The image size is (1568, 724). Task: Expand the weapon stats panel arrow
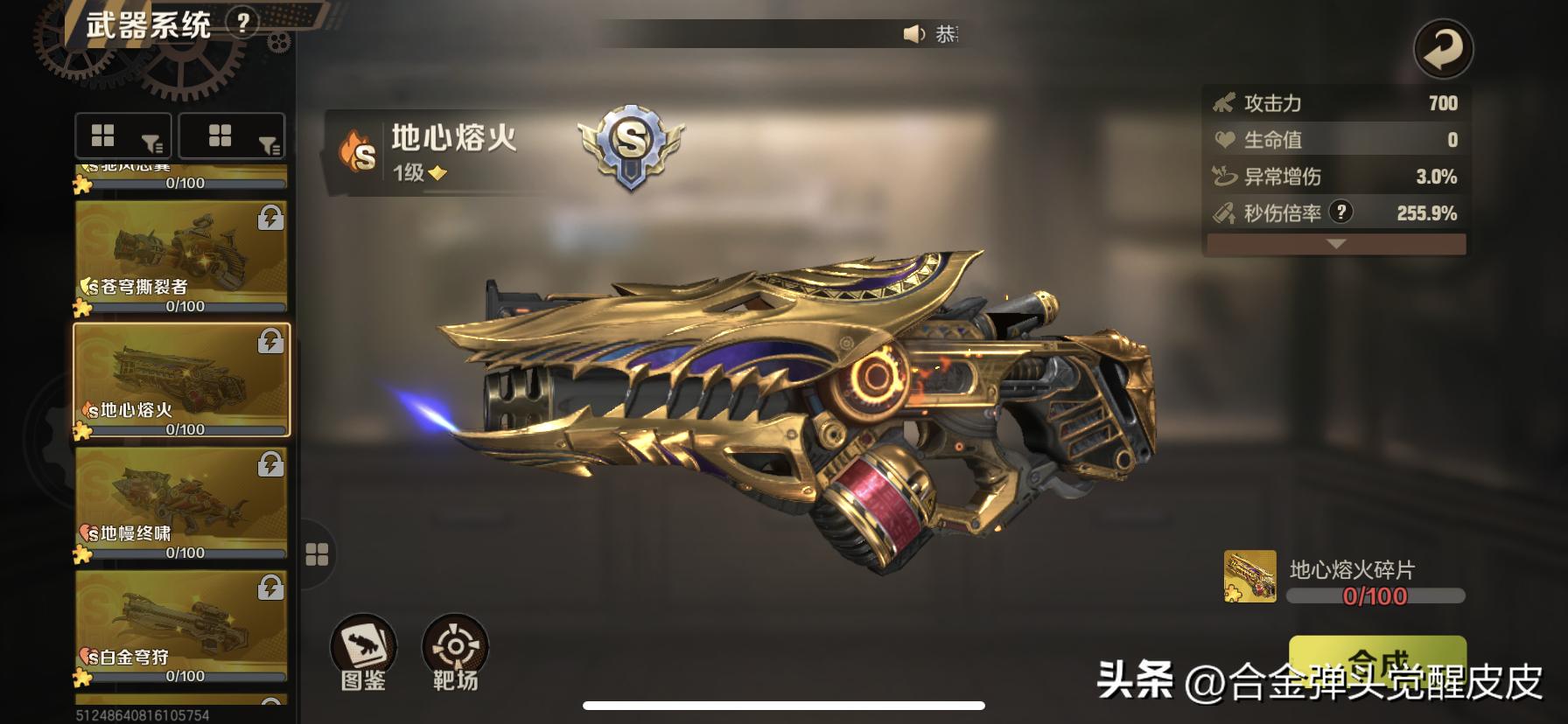[x=1335, y=244]
